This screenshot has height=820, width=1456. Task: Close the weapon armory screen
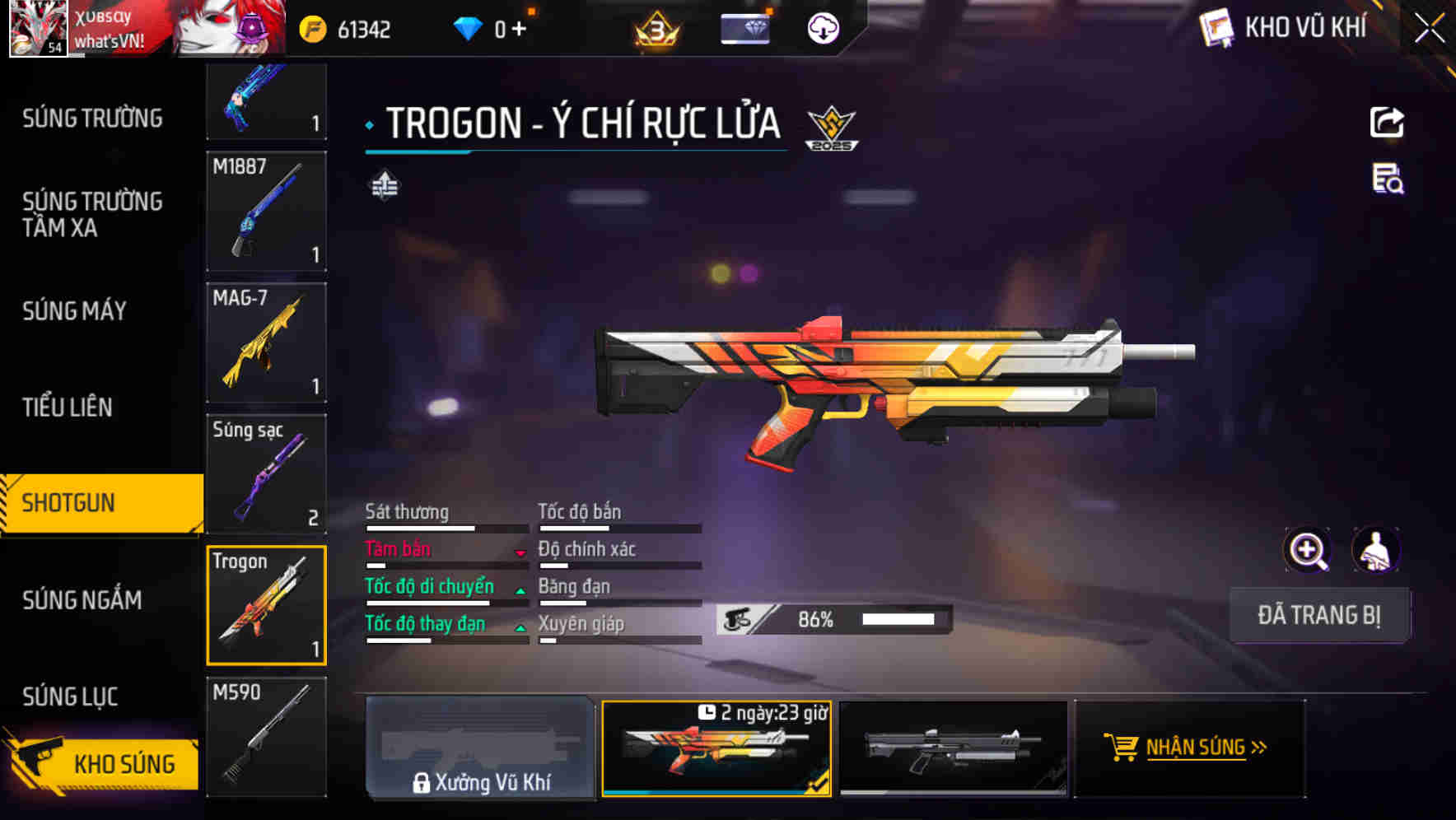1430,28
